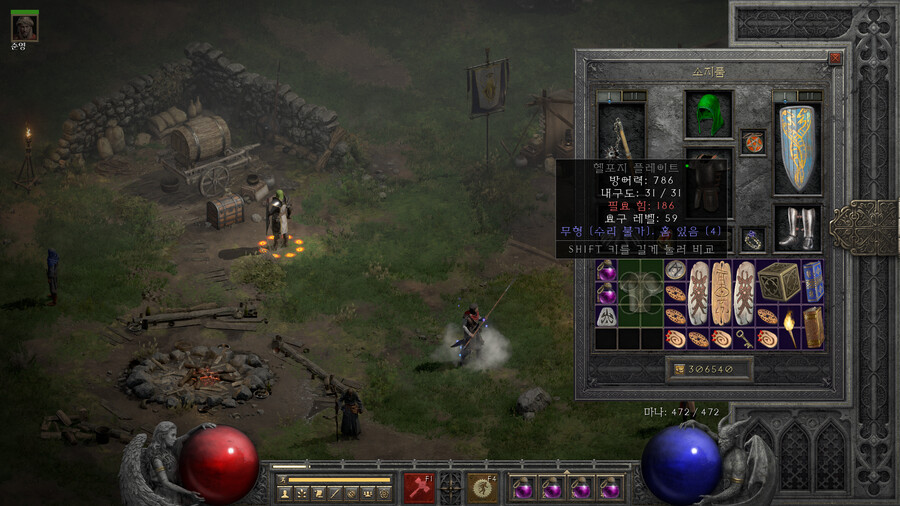
Task: Select the brown tome in the inventory
Action: (x=813, y=326)
